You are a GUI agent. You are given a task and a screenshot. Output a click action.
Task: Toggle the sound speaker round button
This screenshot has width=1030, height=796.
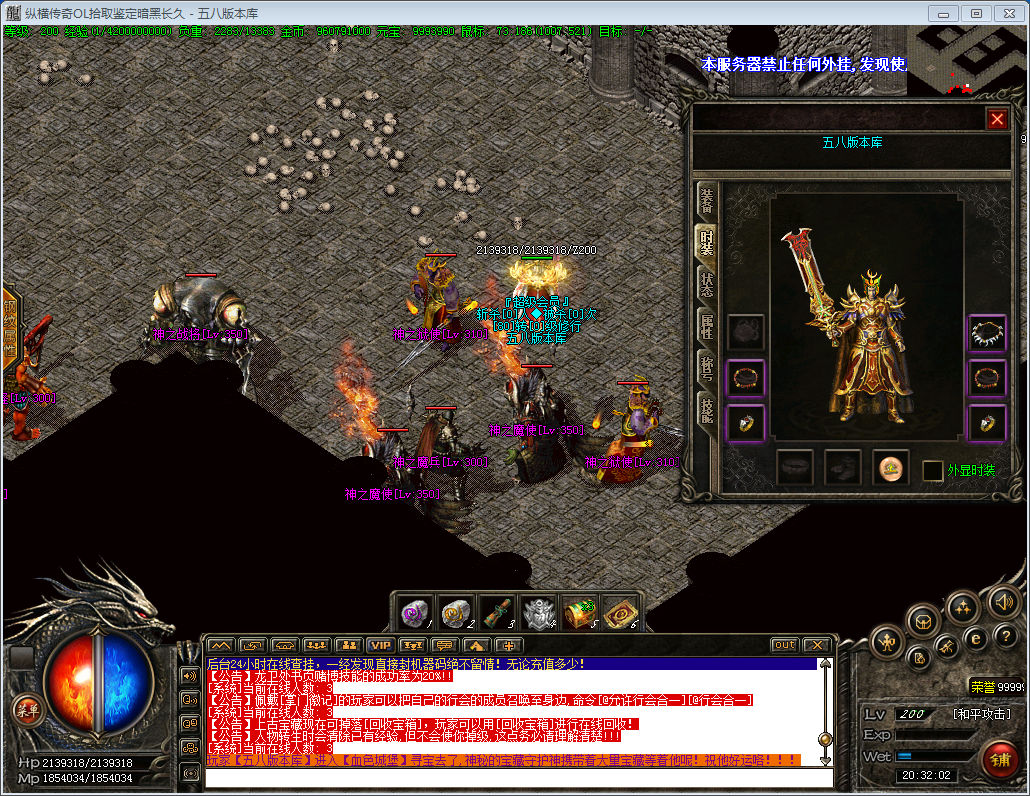pos(1003,602)
